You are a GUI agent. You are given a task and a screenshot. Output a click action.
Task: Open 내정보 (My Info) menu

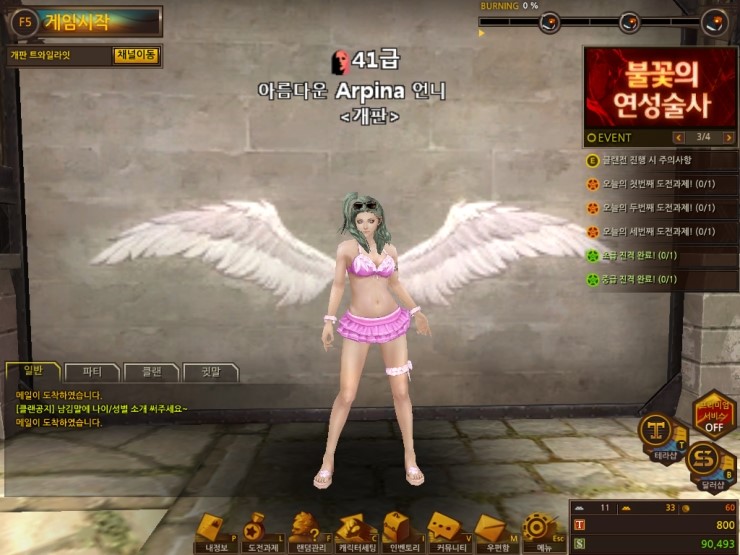(216, 529)
